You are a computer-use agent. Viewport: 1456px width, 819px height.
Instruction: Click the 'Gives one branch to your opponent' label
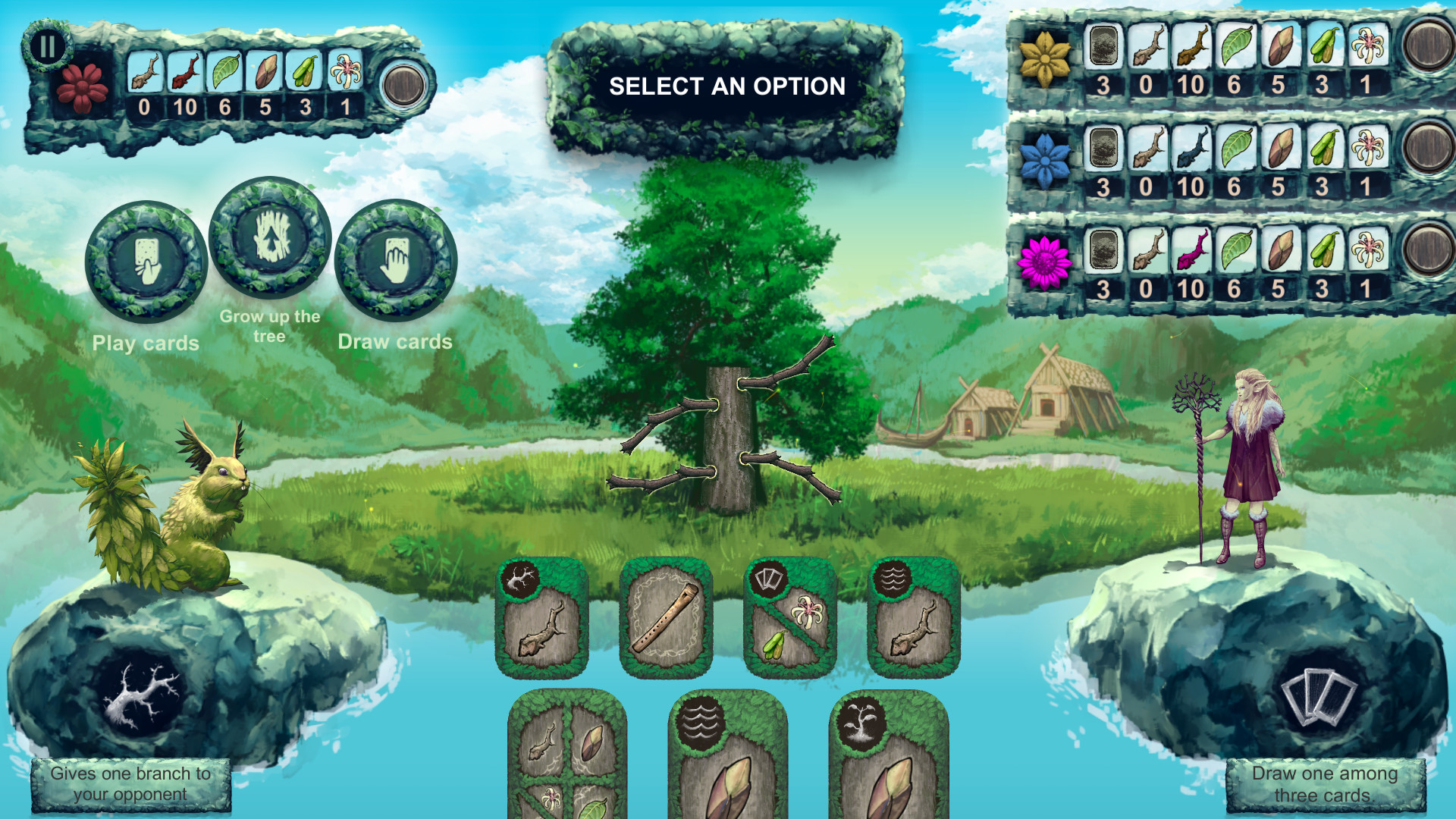[x=130, y=783]
